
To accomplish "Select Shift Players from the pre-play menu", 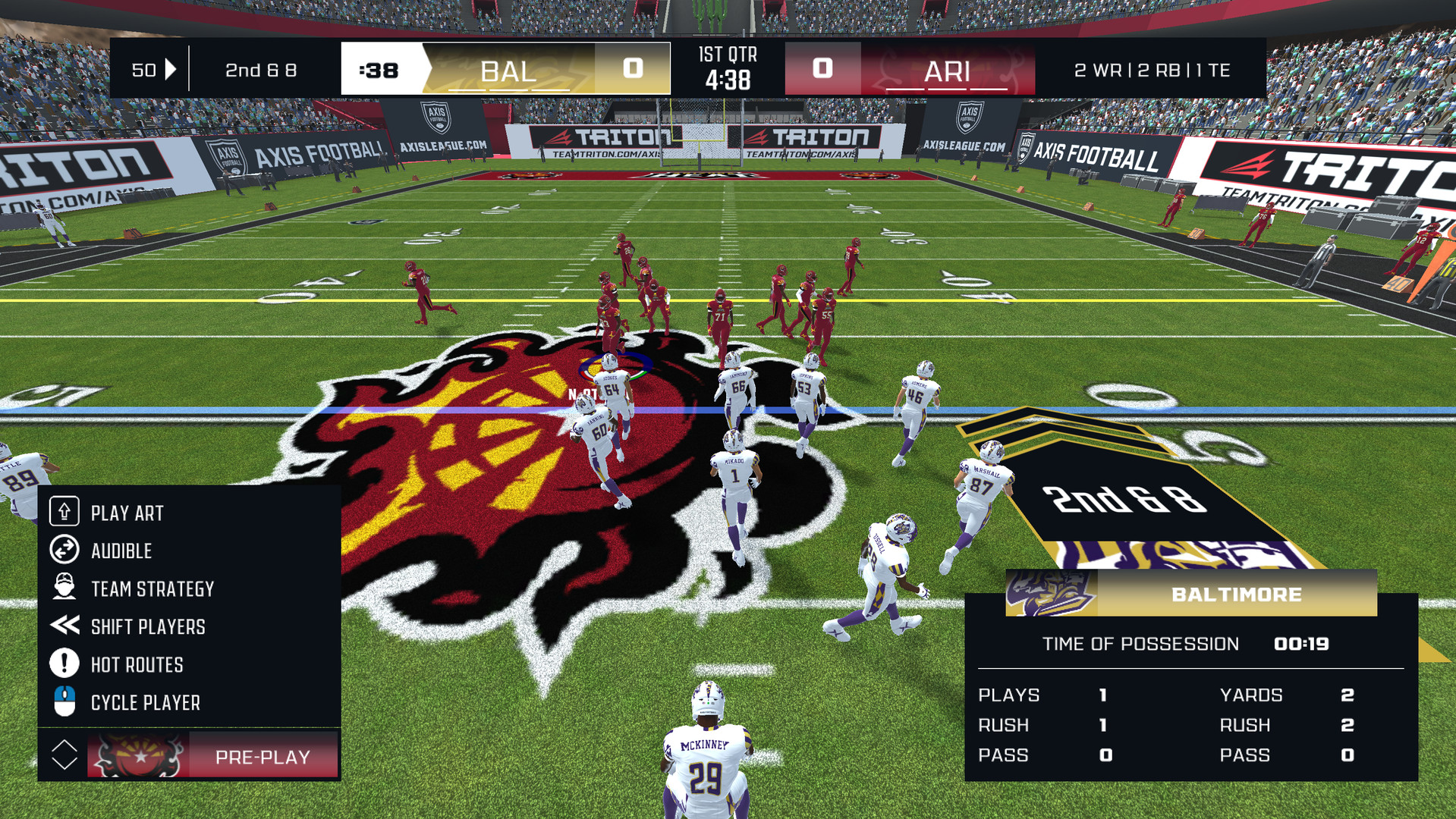I will click(x=148, y=626).
